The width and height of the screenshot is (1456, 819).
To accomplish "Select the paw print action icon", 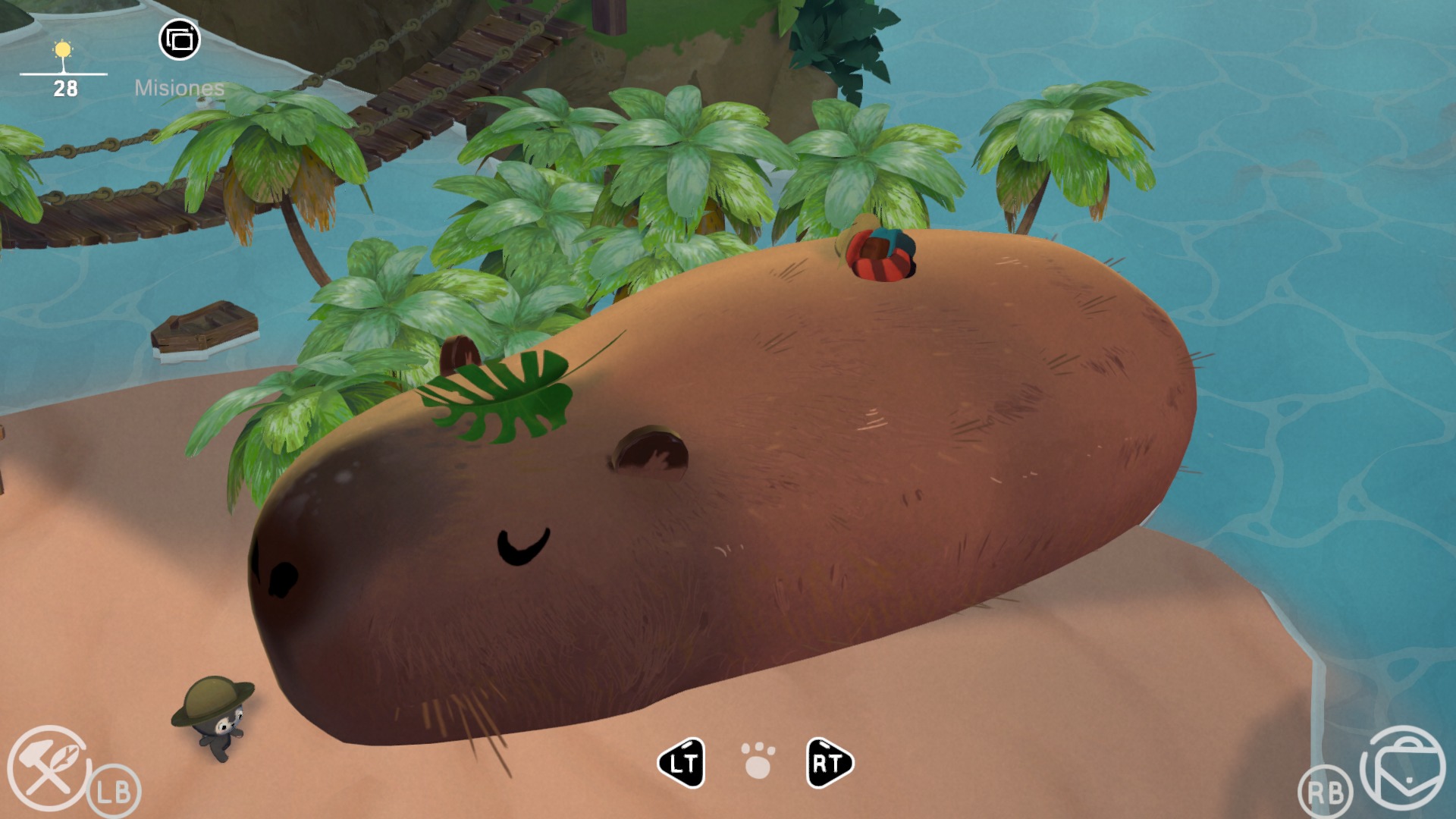I will tap(758, 761).
